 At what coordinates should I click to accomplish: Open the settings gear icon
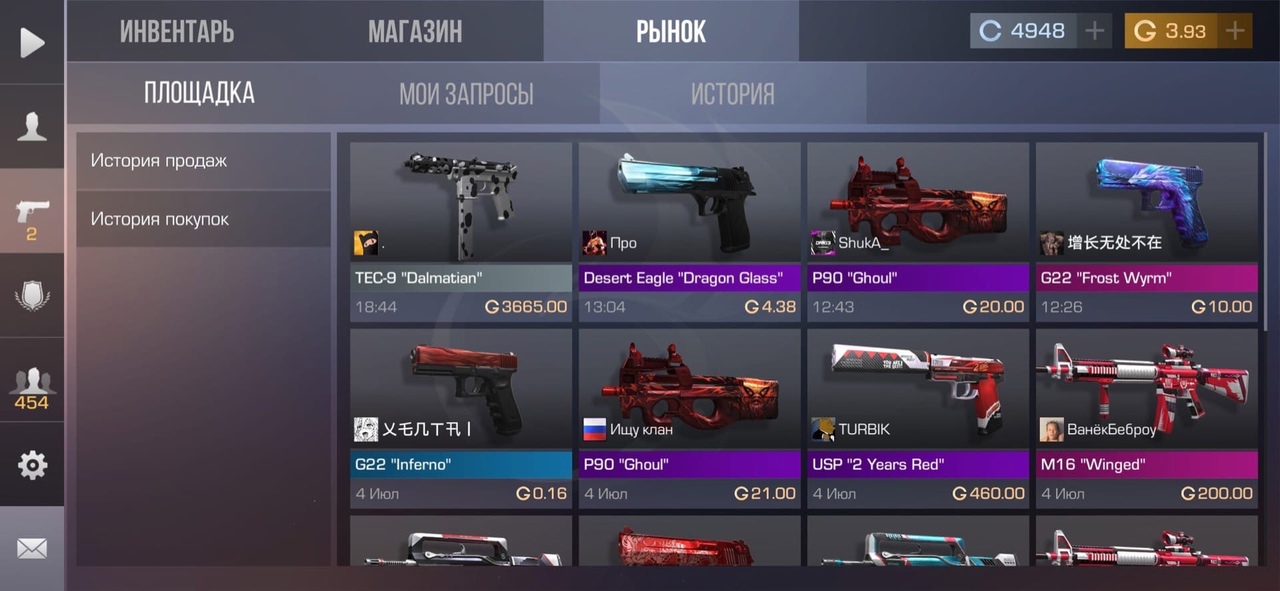[x=32, y=464]
